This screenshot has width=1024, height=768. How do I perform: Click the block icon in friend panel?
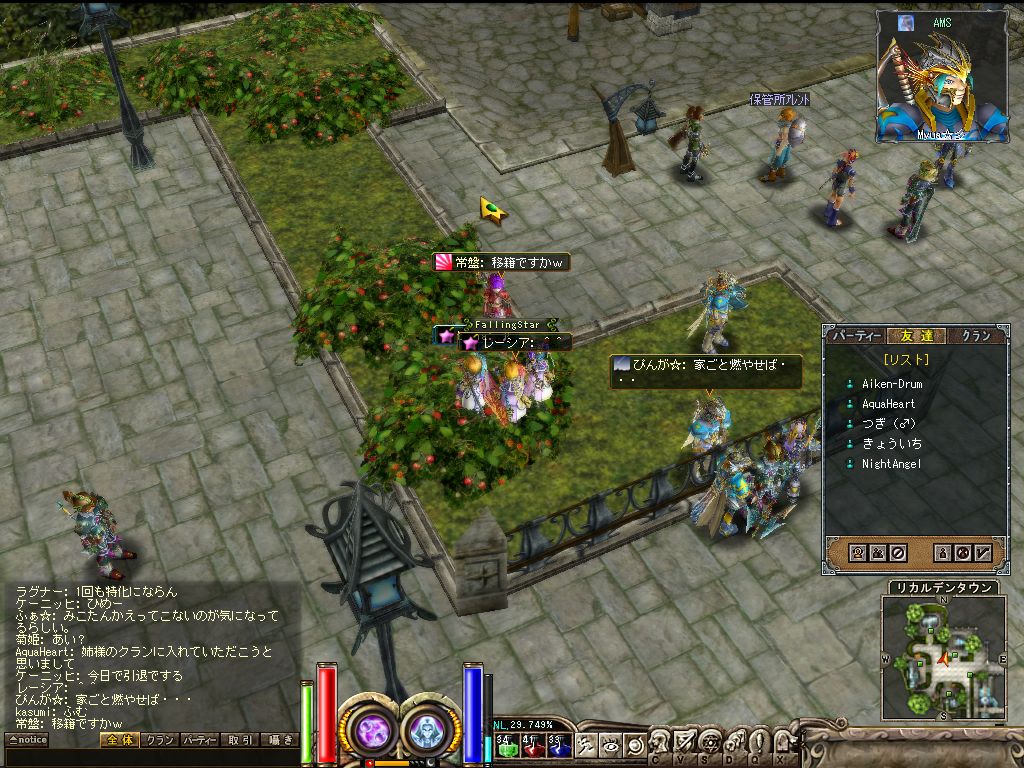click(x=898, y=552)
